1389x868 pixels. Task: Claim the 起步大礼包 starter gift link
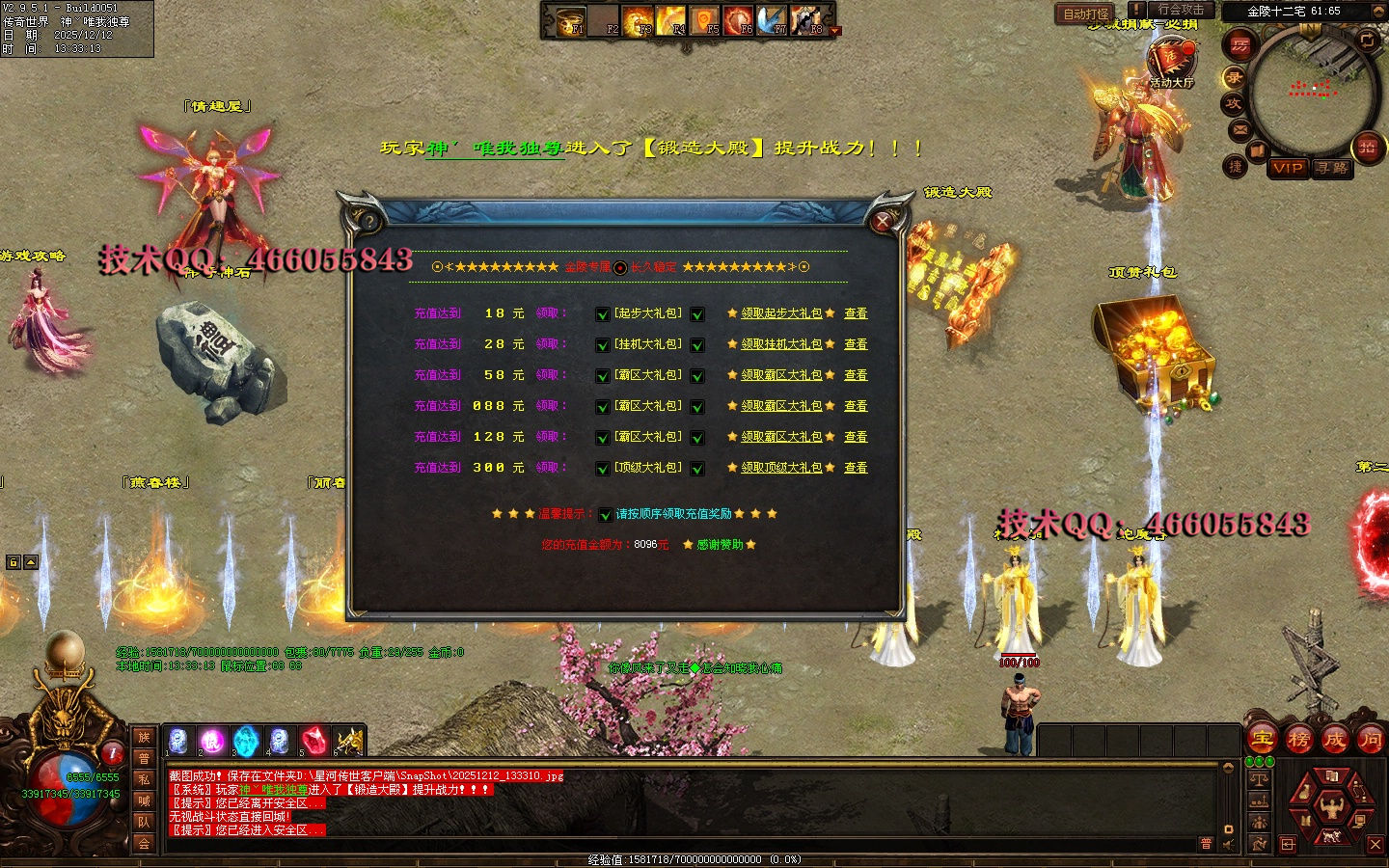click(781, 313)
